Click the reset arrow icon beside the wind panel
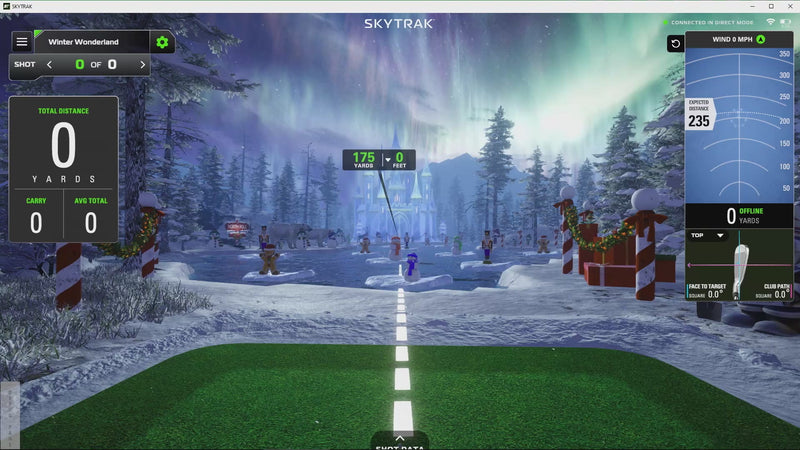The image size is (800, 450). click(x=676, y=44)
